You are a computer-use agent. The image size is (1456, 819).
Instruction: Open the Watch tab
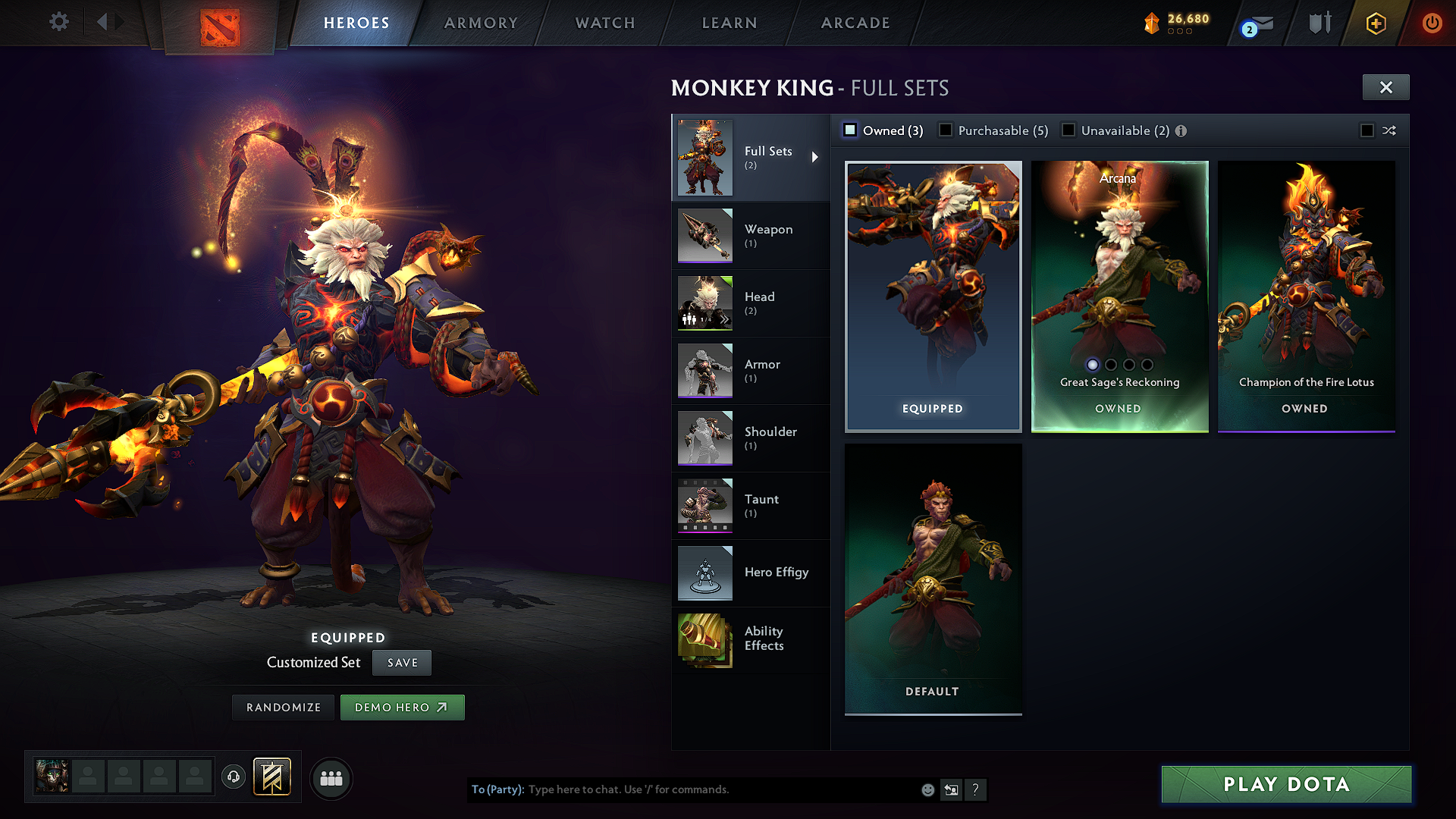coord(605,23)
